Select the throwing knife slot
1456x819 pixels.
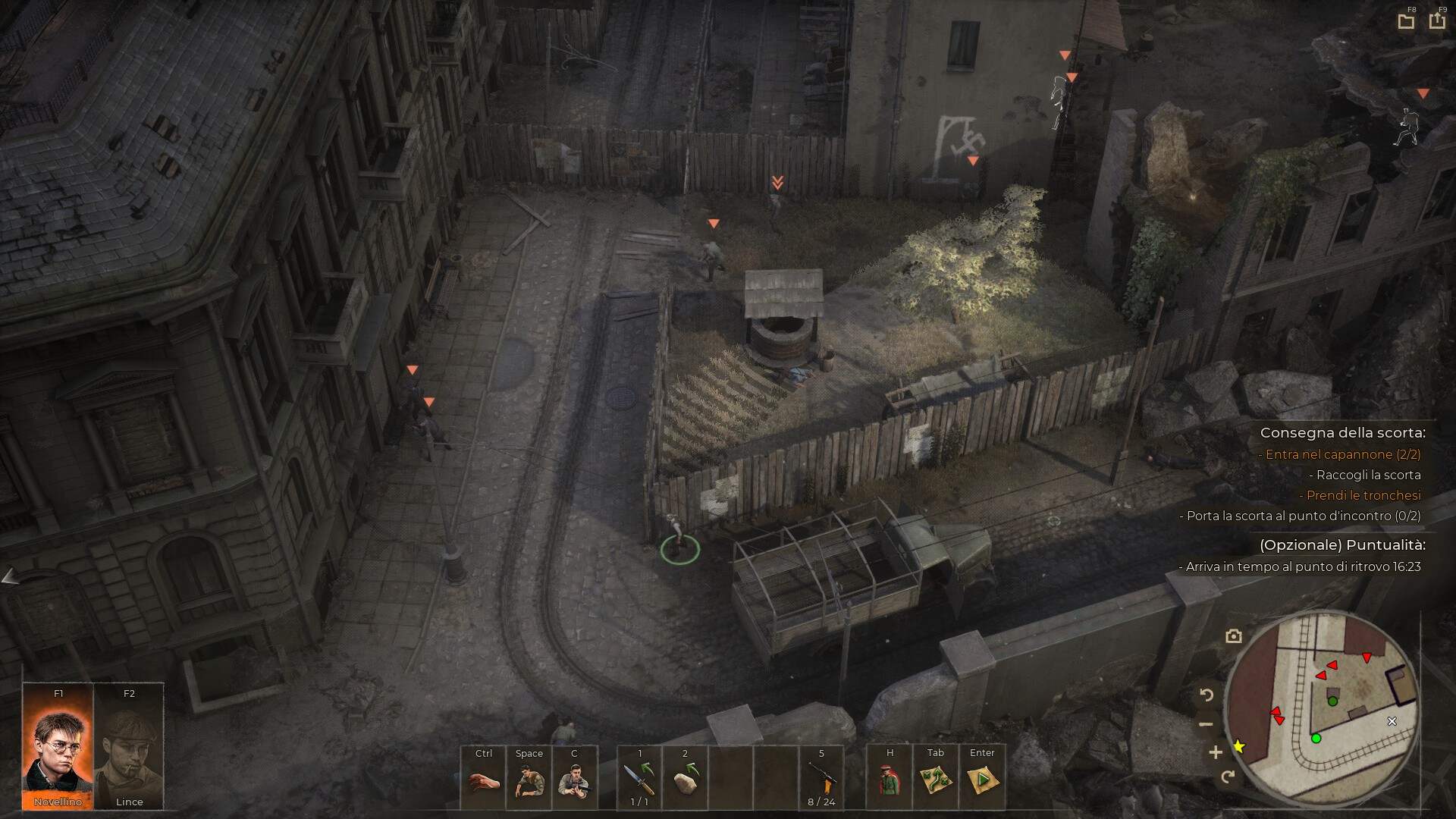click(x=639, y=779)
